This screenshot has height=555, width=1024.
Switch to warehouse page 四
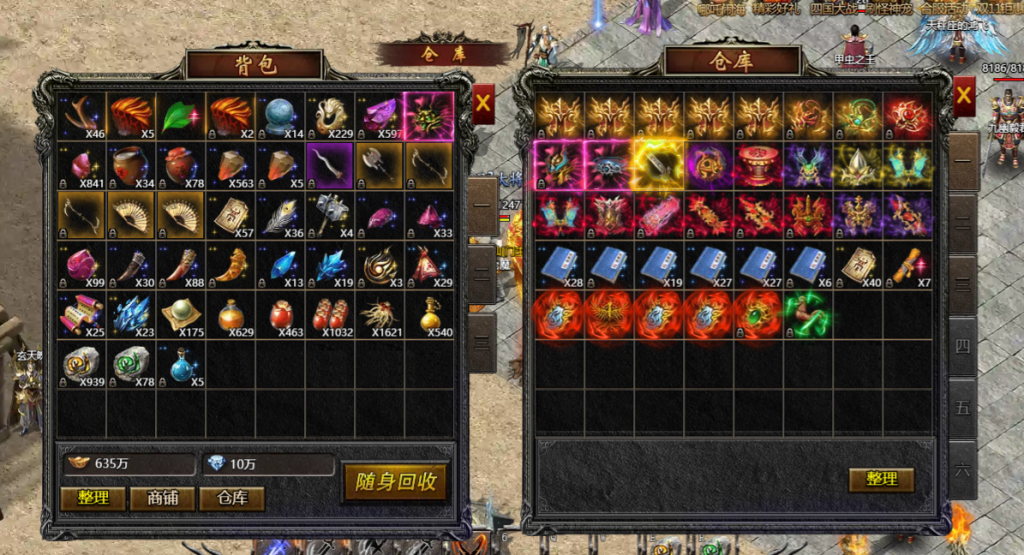[x=963, y=347]
